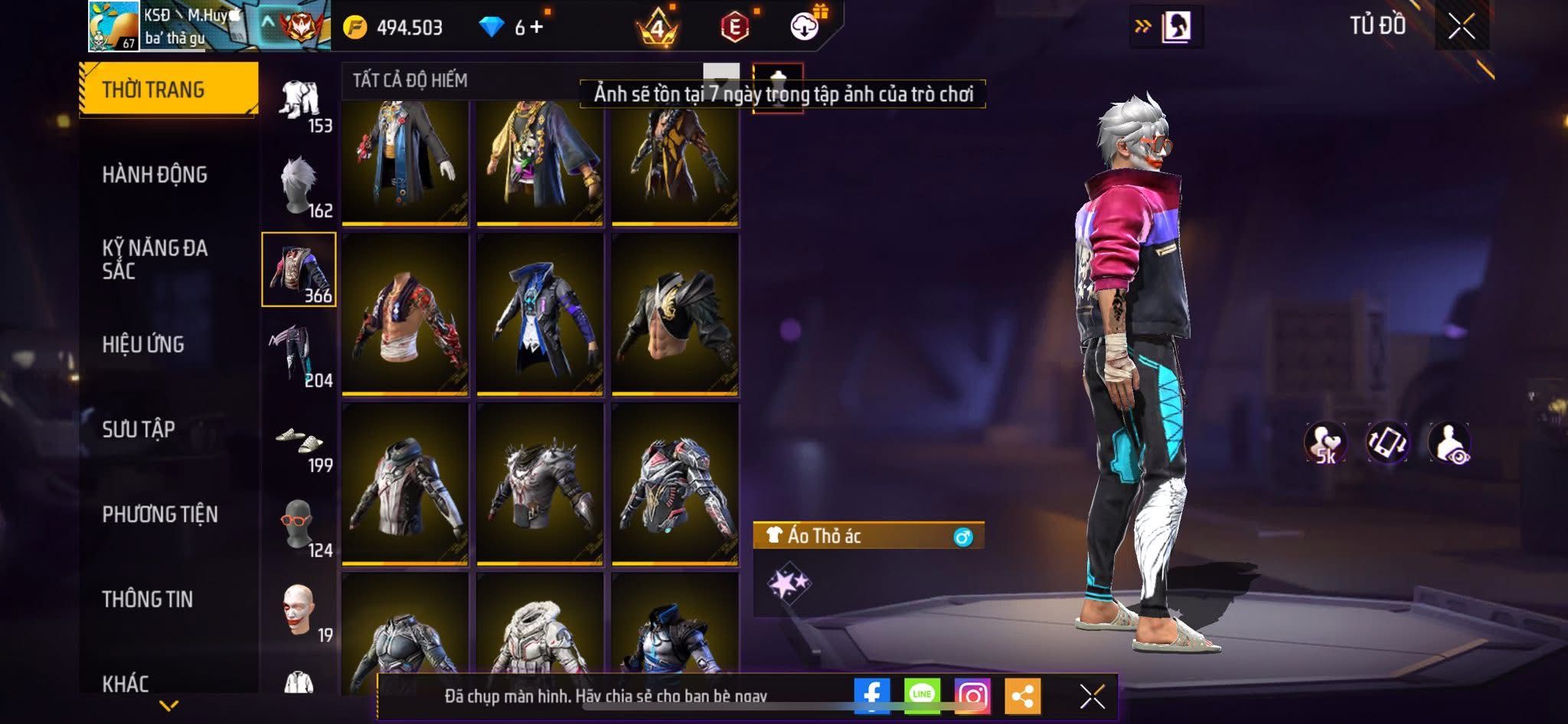Select the pants subcategory showing 204
1568x724 pixels.
click(299, 356)
